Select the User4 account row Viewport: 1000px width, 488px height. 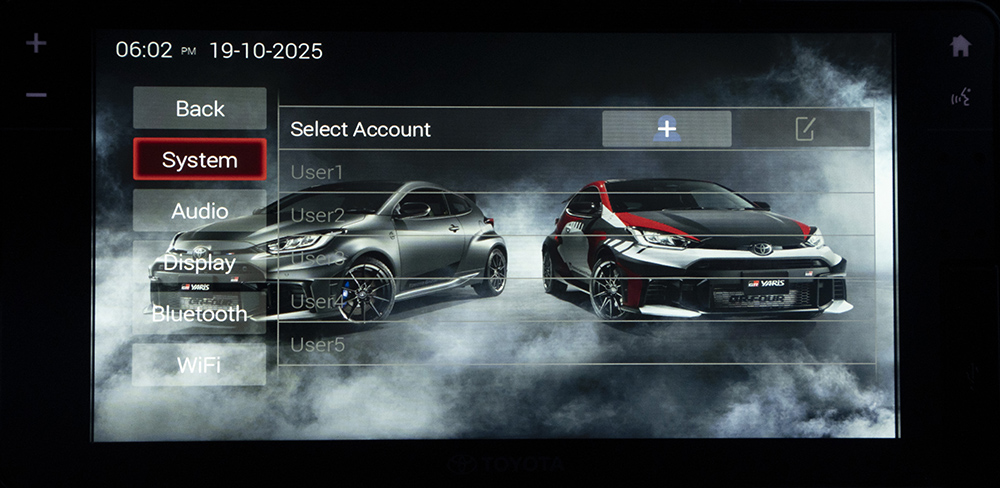tap(575, 301)
